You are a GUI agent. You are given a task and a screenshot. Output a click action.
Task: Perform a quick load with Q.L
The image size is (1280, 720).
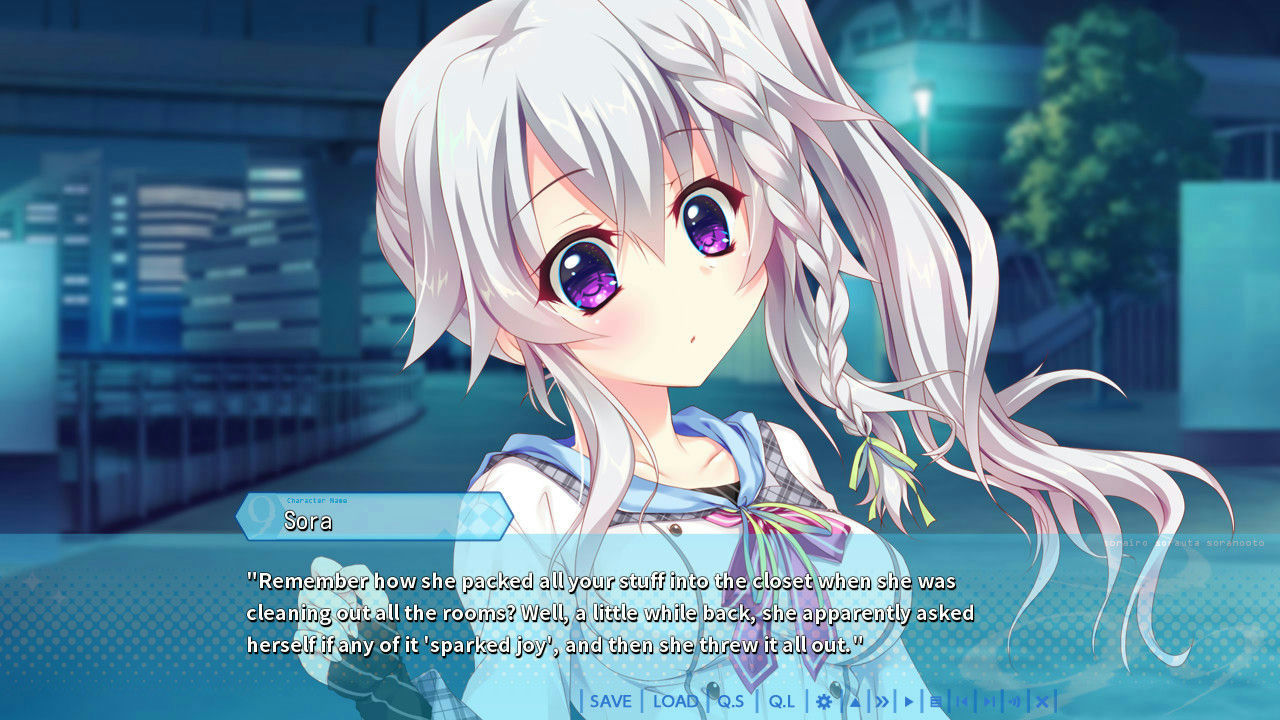pyautogui.click(x=782, y=701)
